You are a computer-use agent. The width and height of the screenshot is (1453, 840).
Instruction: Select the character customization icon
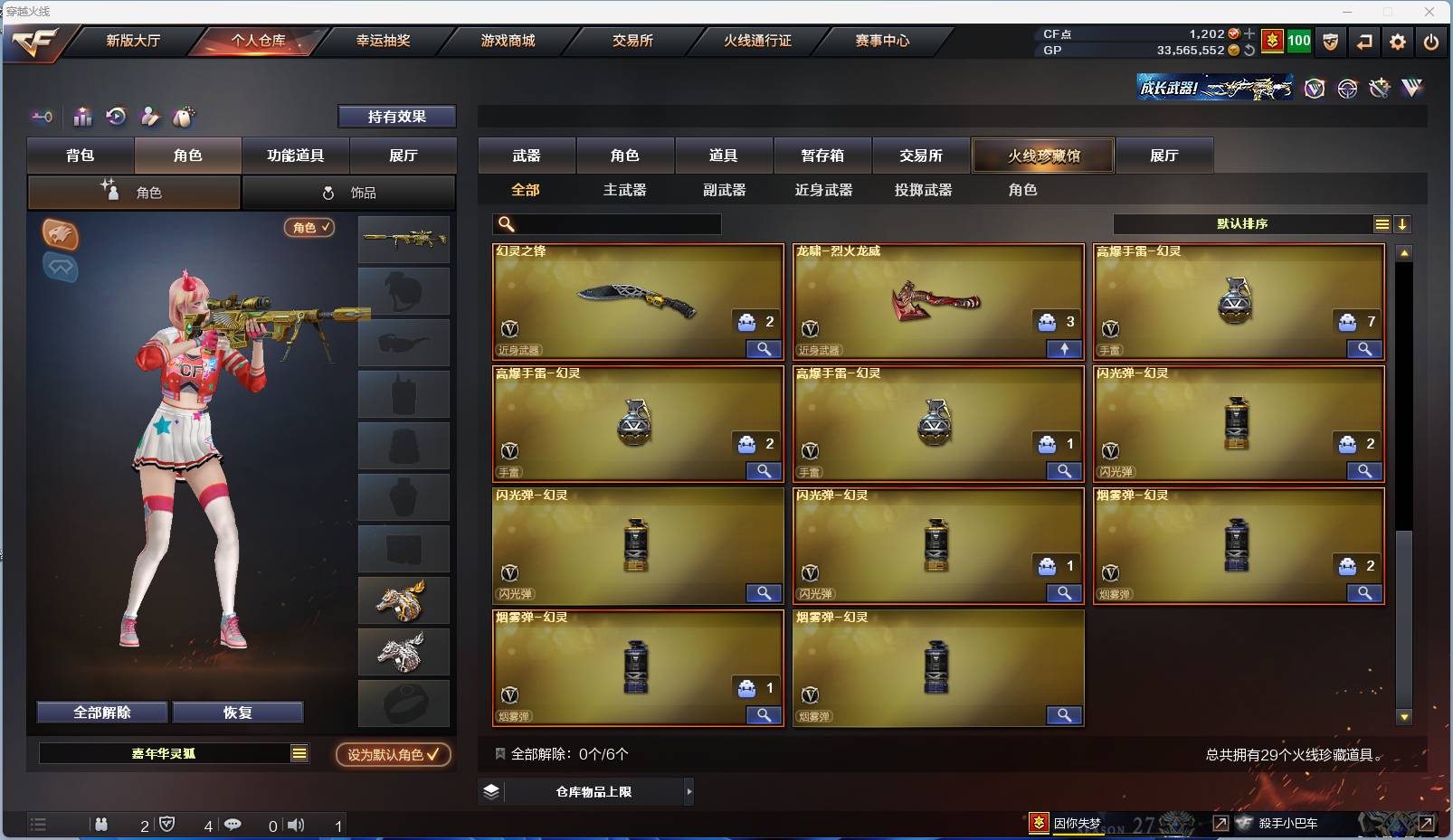(148, 117)
